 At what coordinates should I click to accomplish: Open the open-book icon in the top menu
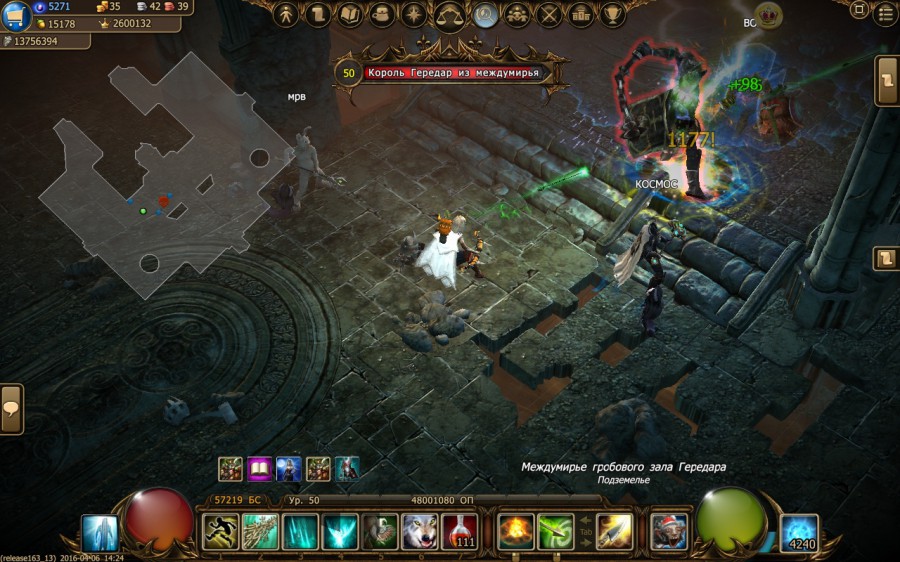pos(350,15)
